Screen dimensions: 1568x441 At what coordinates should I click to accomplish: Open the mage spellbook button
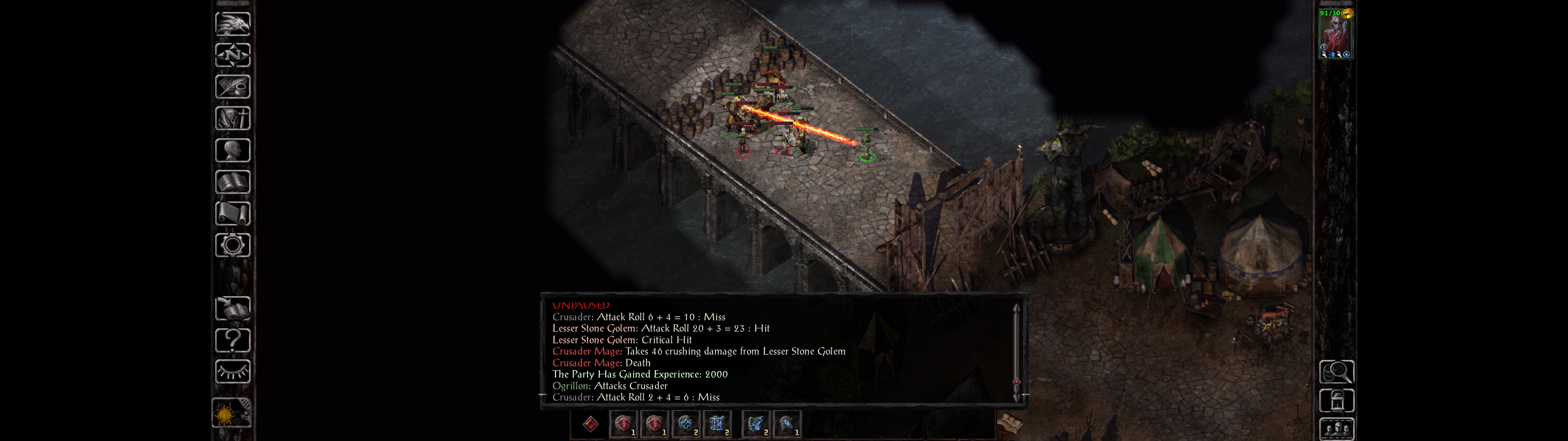point(232,182)
